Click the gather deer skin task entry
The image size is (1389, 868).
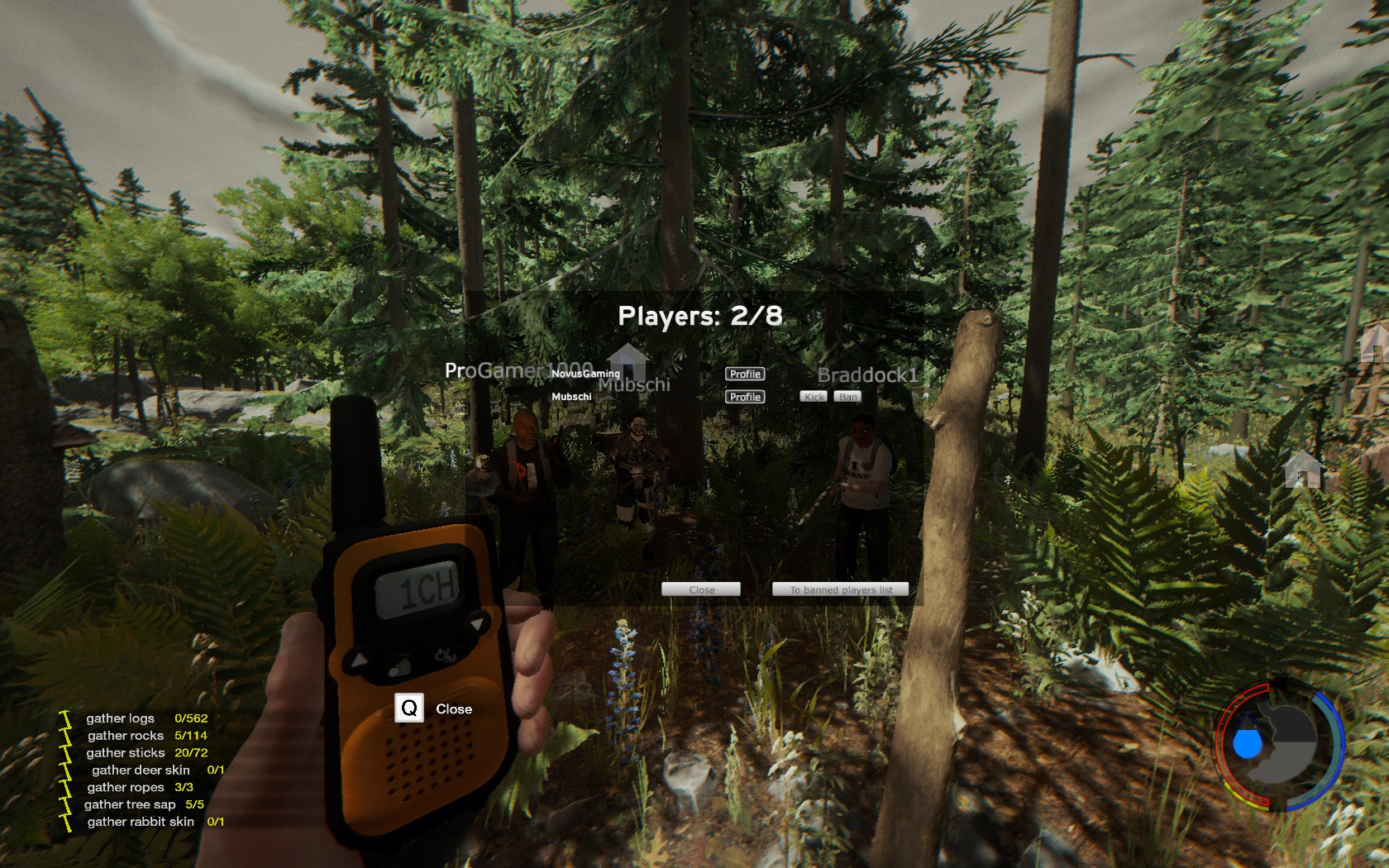pyautogui.click(x=141, y=770)
